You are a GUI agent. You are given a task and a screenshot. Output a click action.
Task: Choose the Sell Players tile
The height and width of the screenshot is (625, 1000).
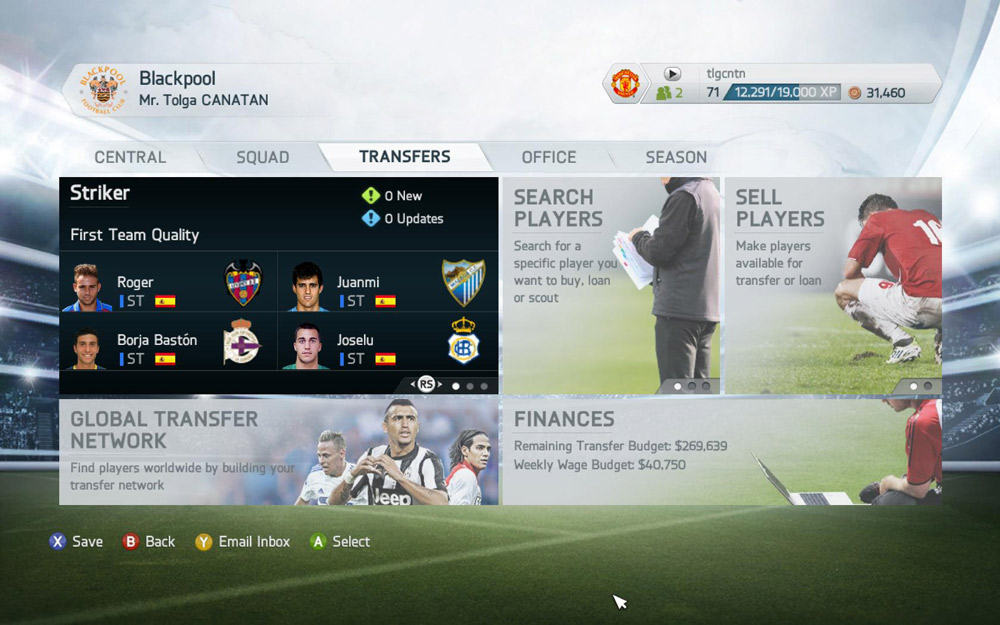tap(832, 285)
